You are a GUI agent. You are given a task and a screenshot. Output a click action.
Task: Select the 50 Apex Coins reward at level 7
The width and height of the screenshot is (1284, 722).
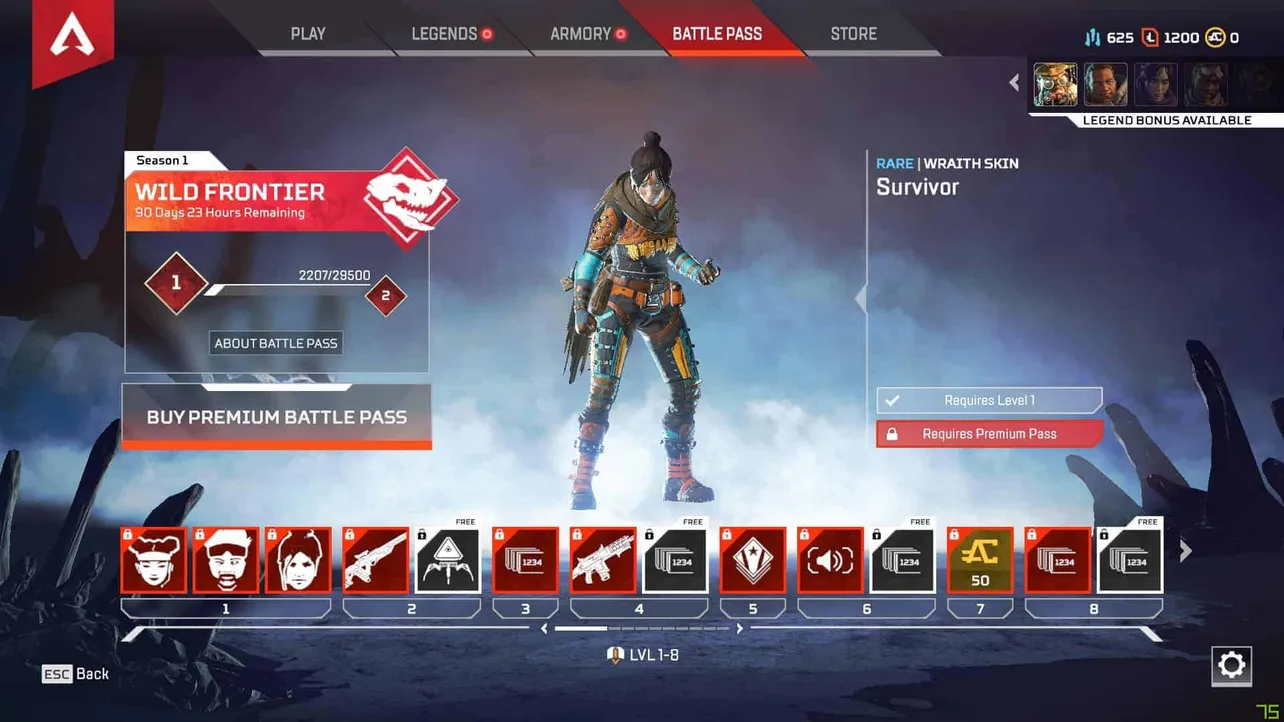[979, 560]
